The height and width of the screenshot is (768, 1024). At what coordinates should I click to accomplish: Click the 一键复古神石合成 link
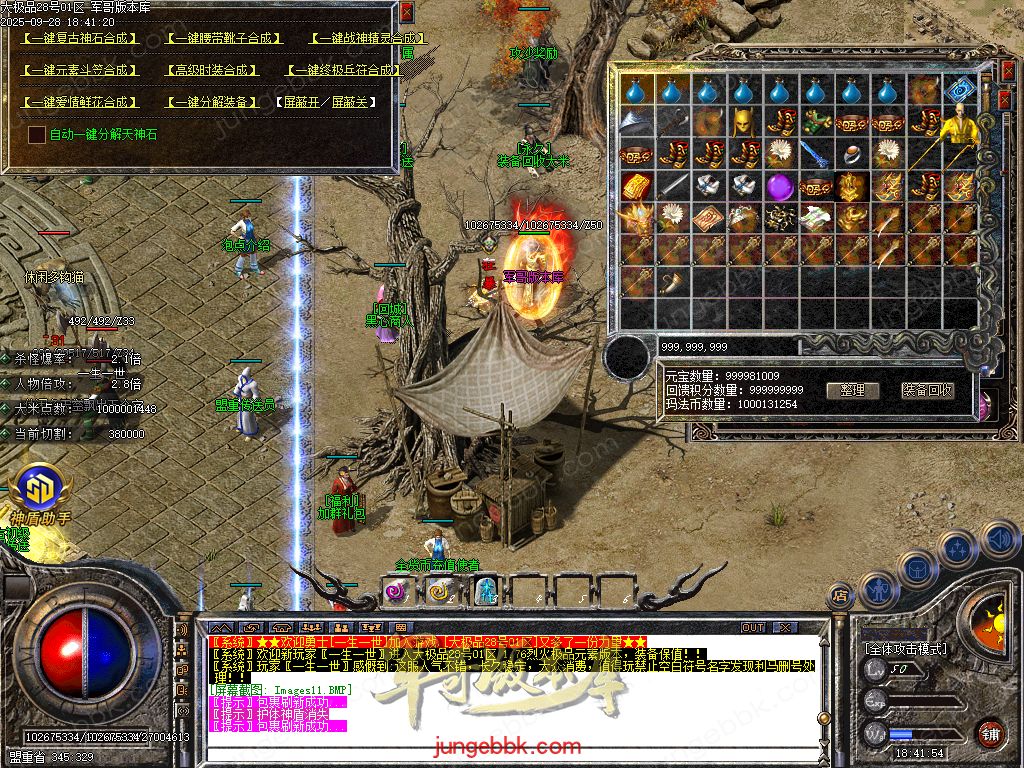(x=79, y=39)
